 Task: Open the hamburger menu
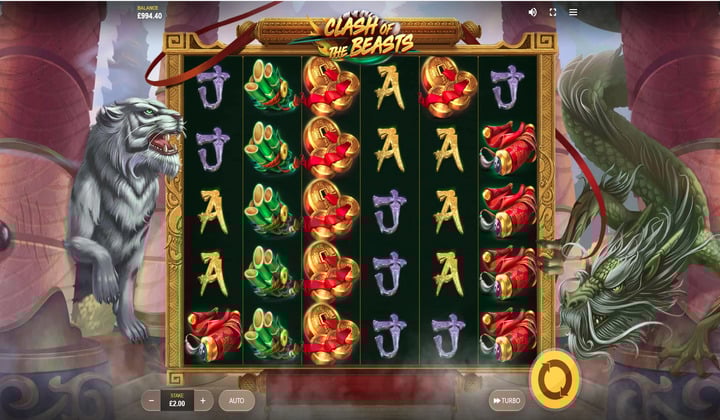coord(573,12)
